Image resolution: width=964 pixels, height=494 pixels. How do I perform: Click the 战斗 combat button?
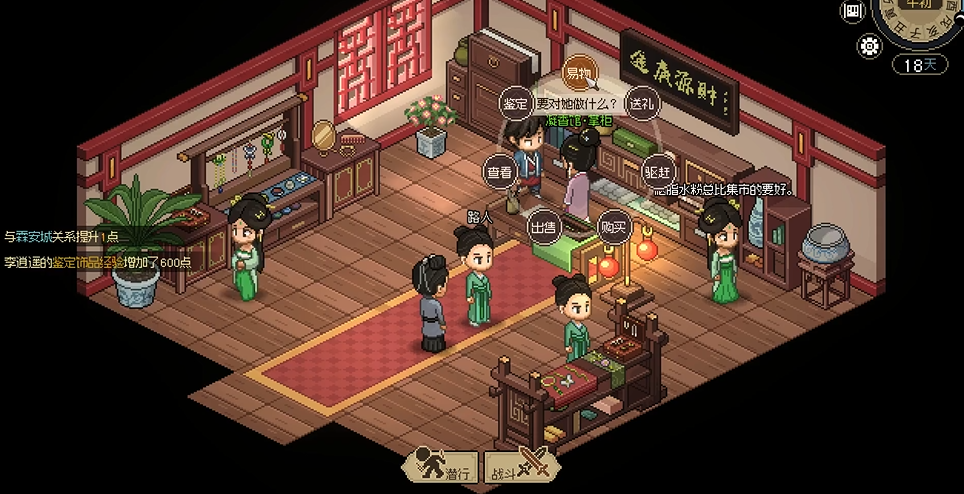517,467
